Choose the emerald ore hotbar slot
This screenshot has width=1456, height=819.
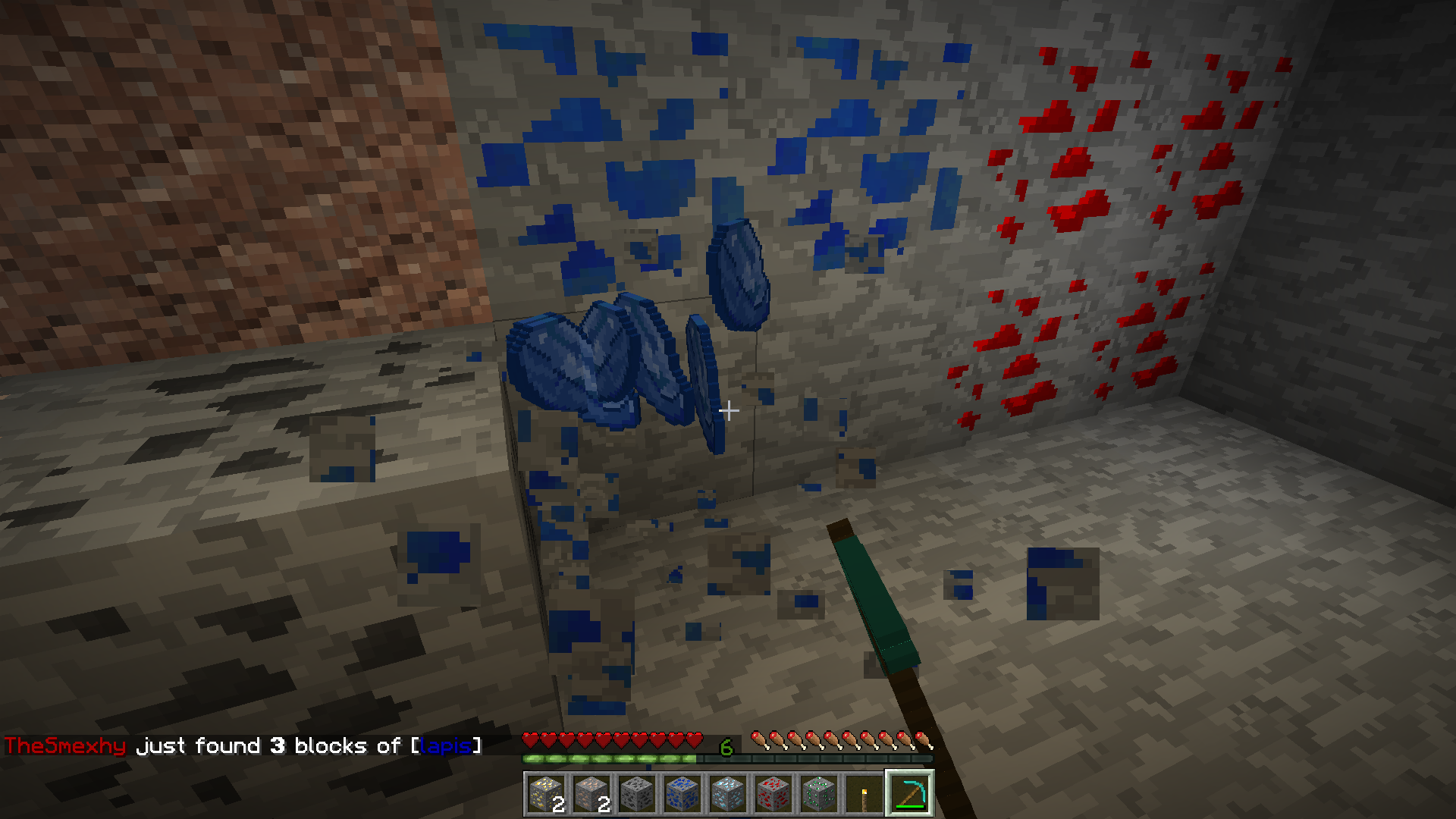point(819,794)
